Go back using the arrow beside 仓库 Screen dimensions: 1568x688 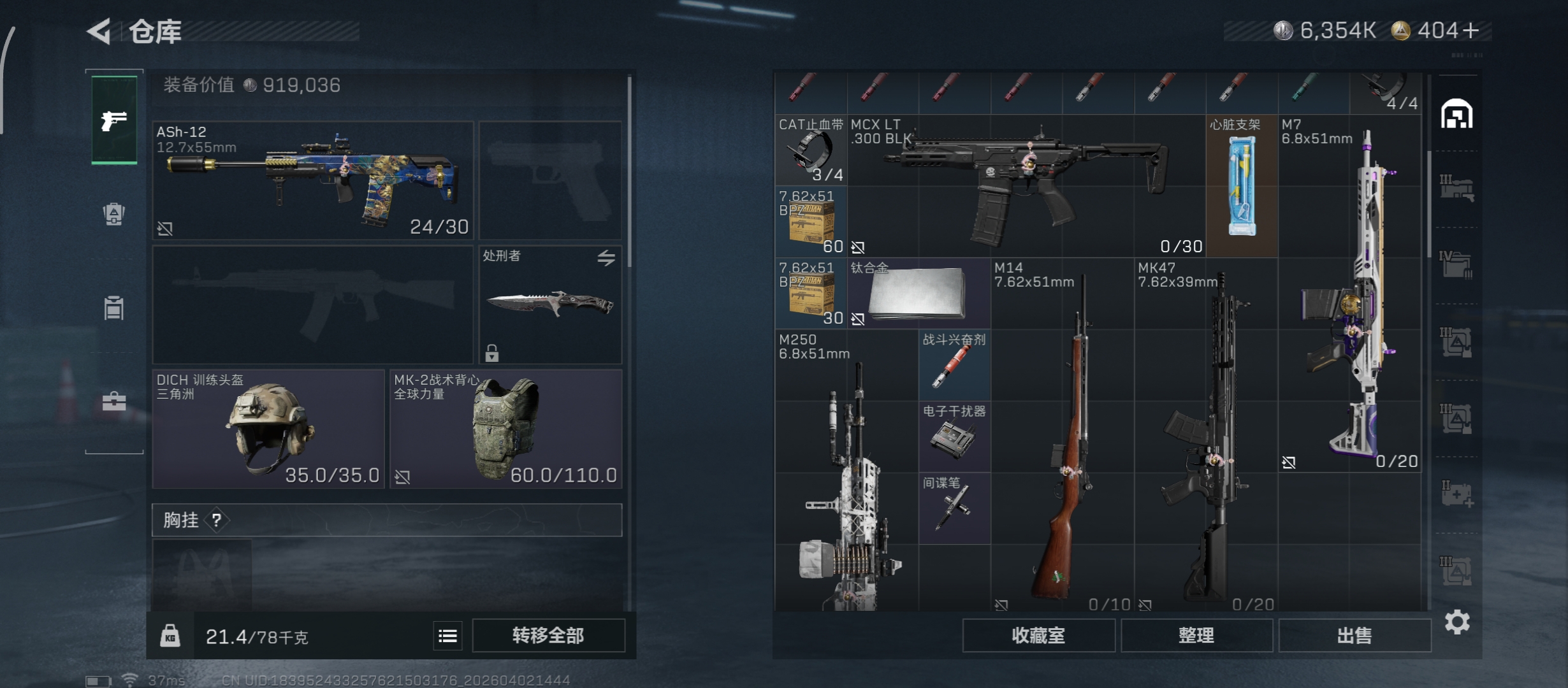[x=100, y=31]
